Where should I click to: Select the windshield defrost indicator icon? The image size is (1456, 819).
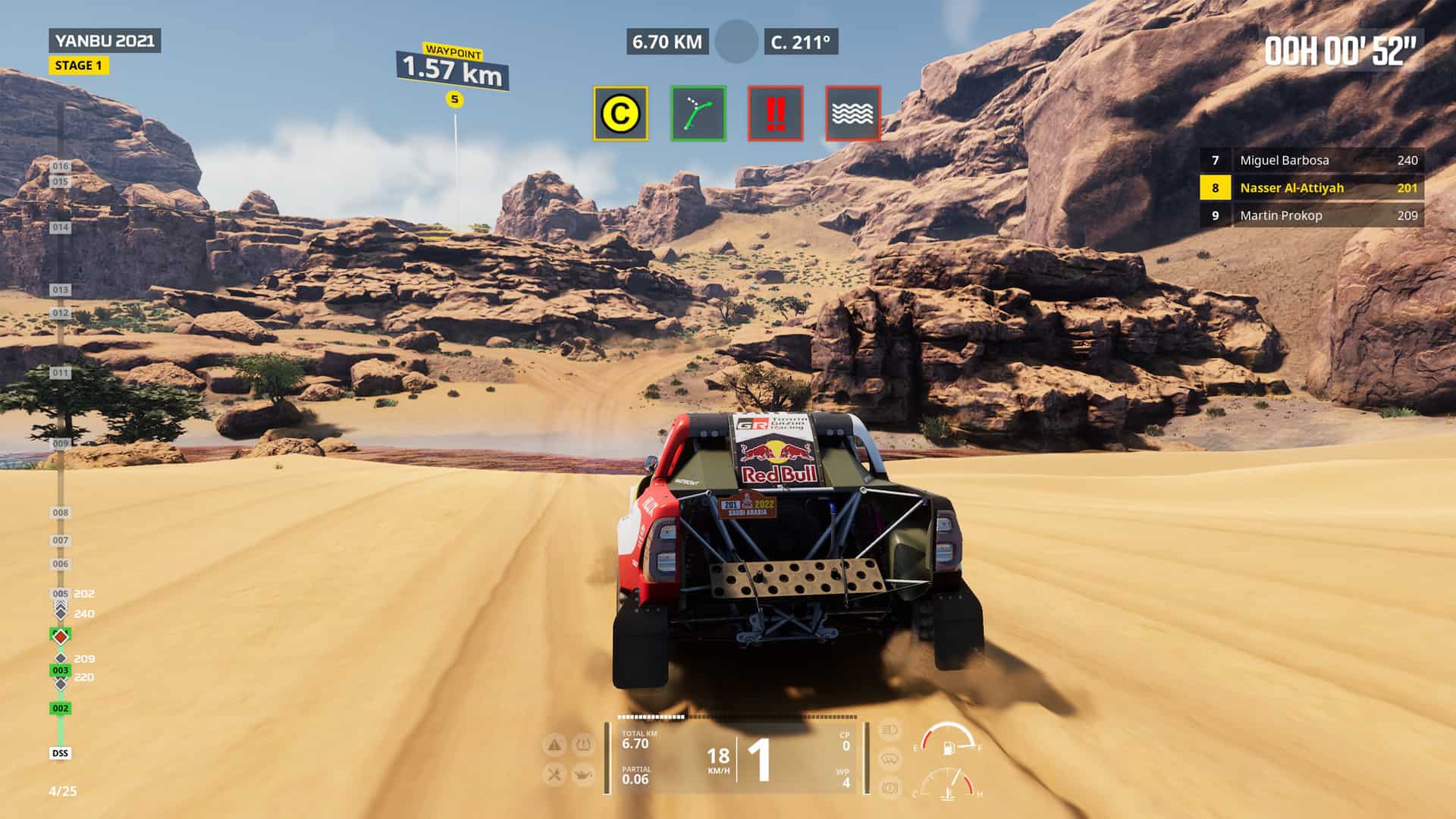[x=889, y=759]
